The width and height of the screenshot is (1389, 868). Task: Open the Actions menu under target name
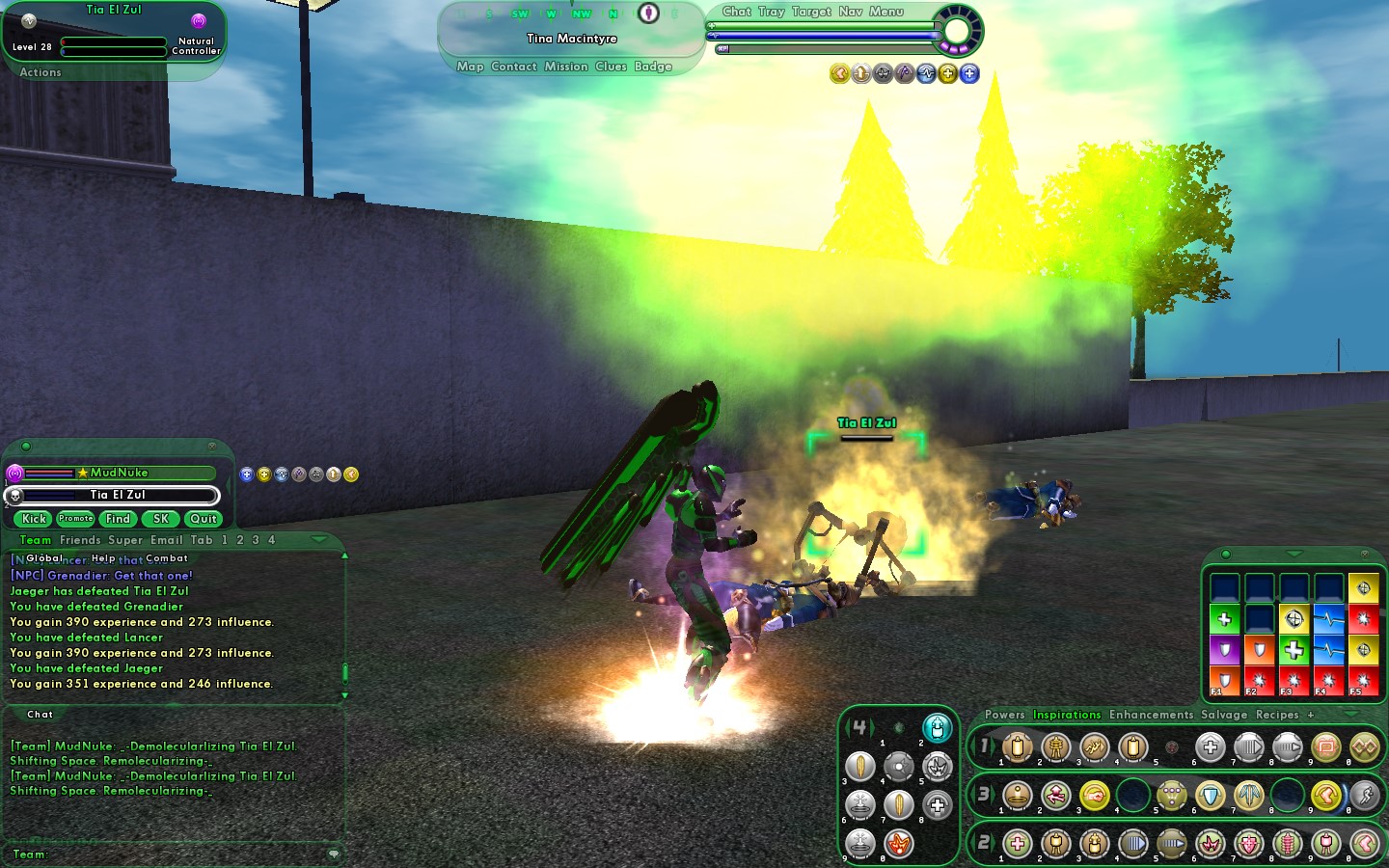[41, 72]
